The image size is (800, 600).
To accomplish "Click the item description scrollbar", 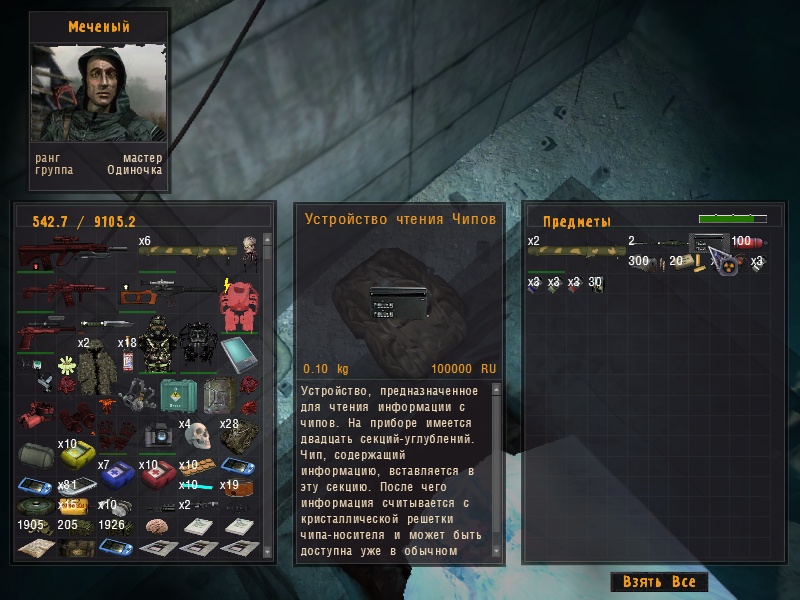I will pos(497,470).
